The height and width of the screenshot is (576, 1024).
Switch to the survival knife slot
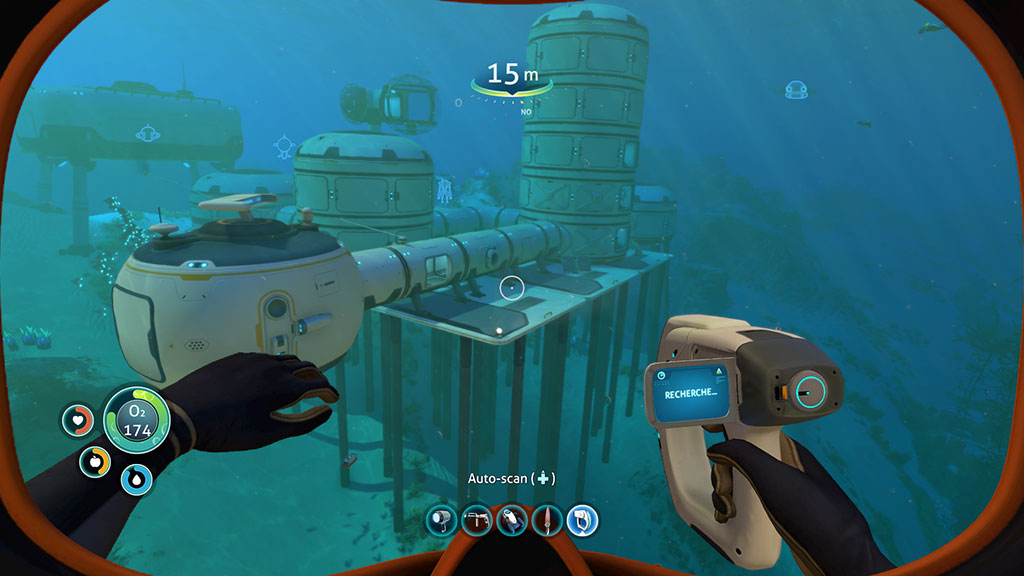tap(546, 519)
